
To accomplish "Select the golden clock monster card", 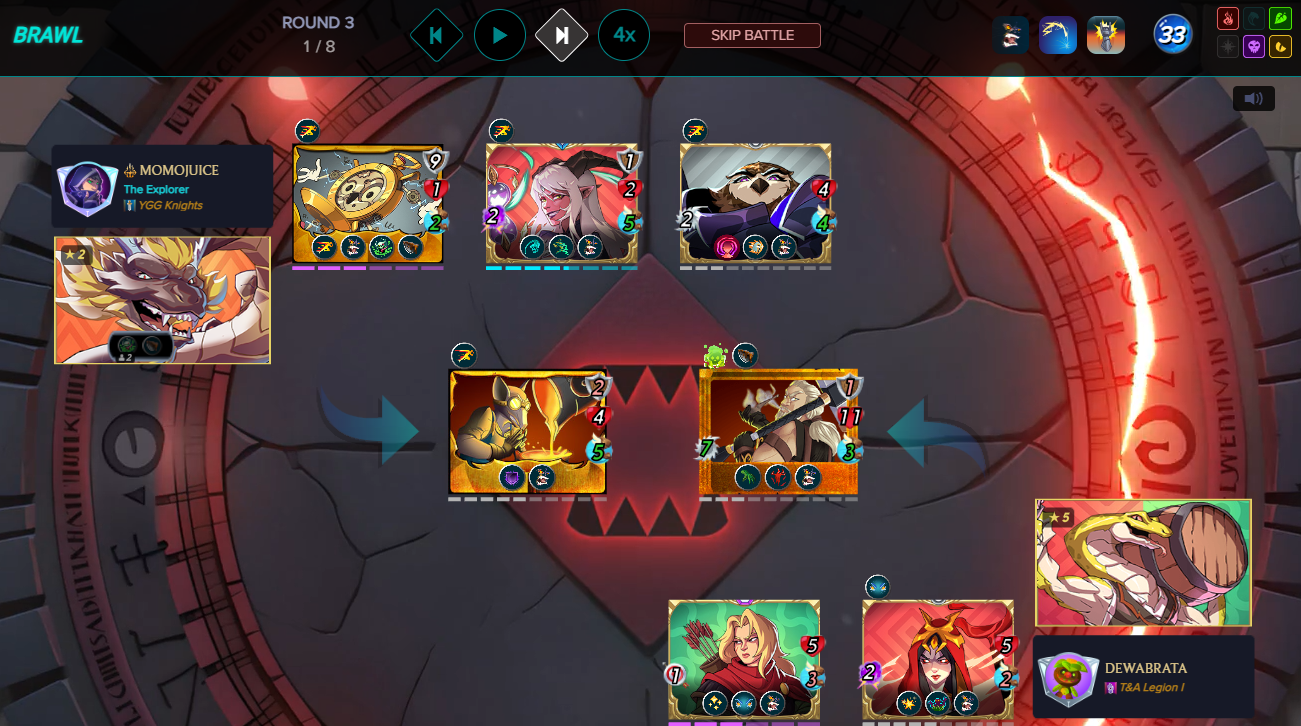I will pyautogui.click(x=368, y=204).
